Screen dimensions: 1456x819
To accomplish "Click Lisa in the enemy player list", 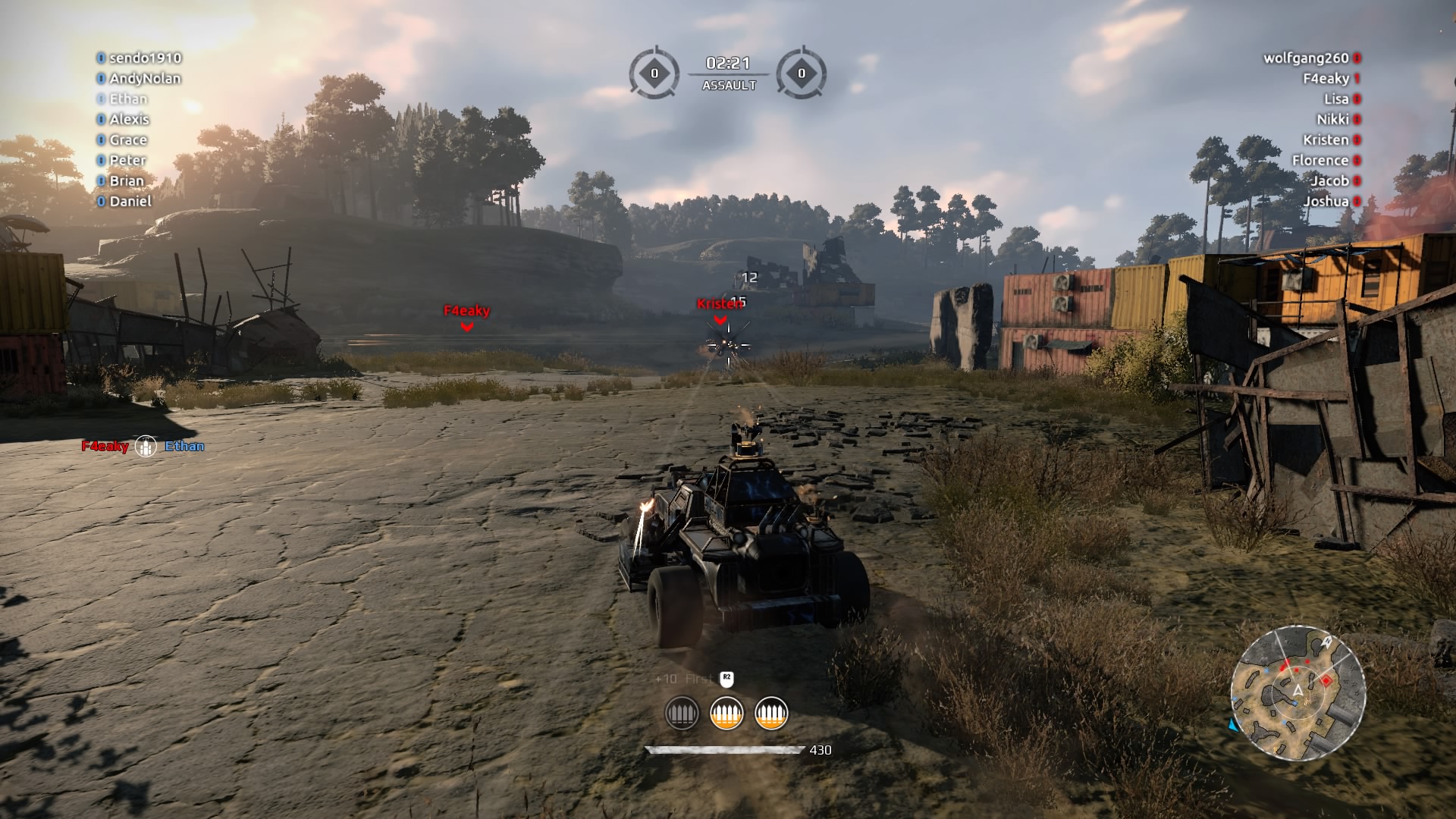I will (1336, 99).
